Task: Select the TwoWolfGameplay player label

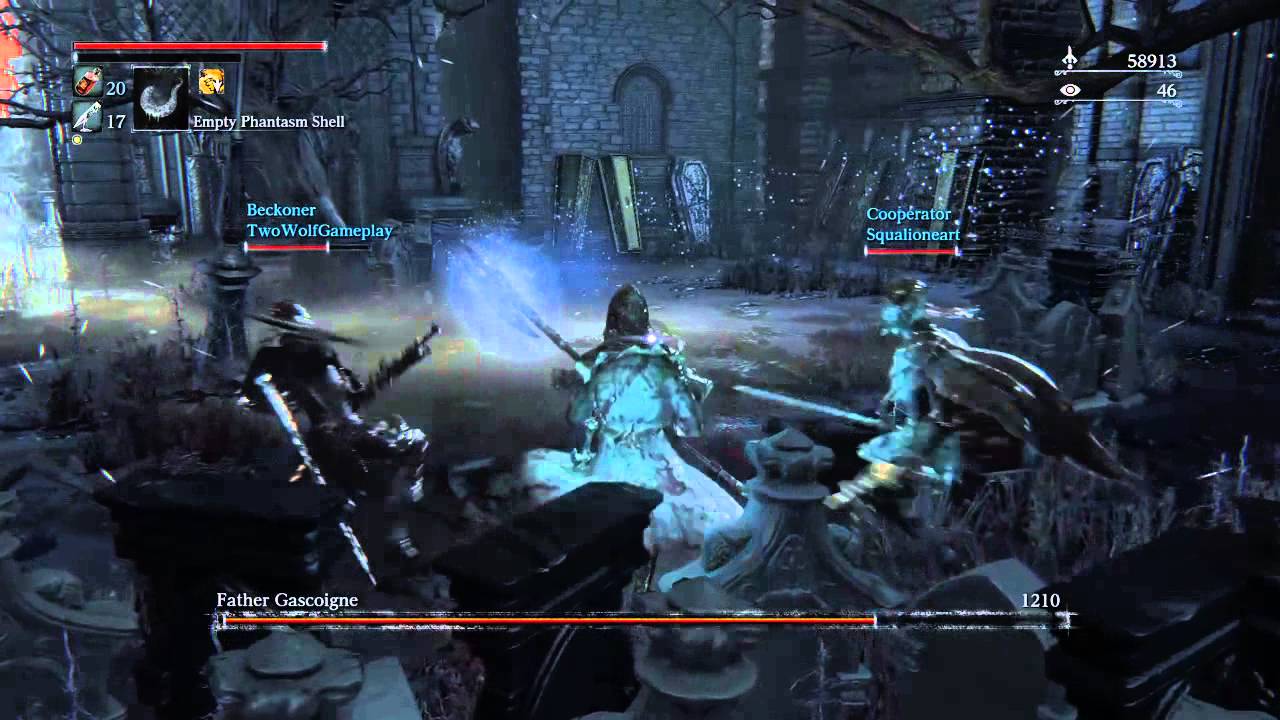Action: (x=320, y=230)
